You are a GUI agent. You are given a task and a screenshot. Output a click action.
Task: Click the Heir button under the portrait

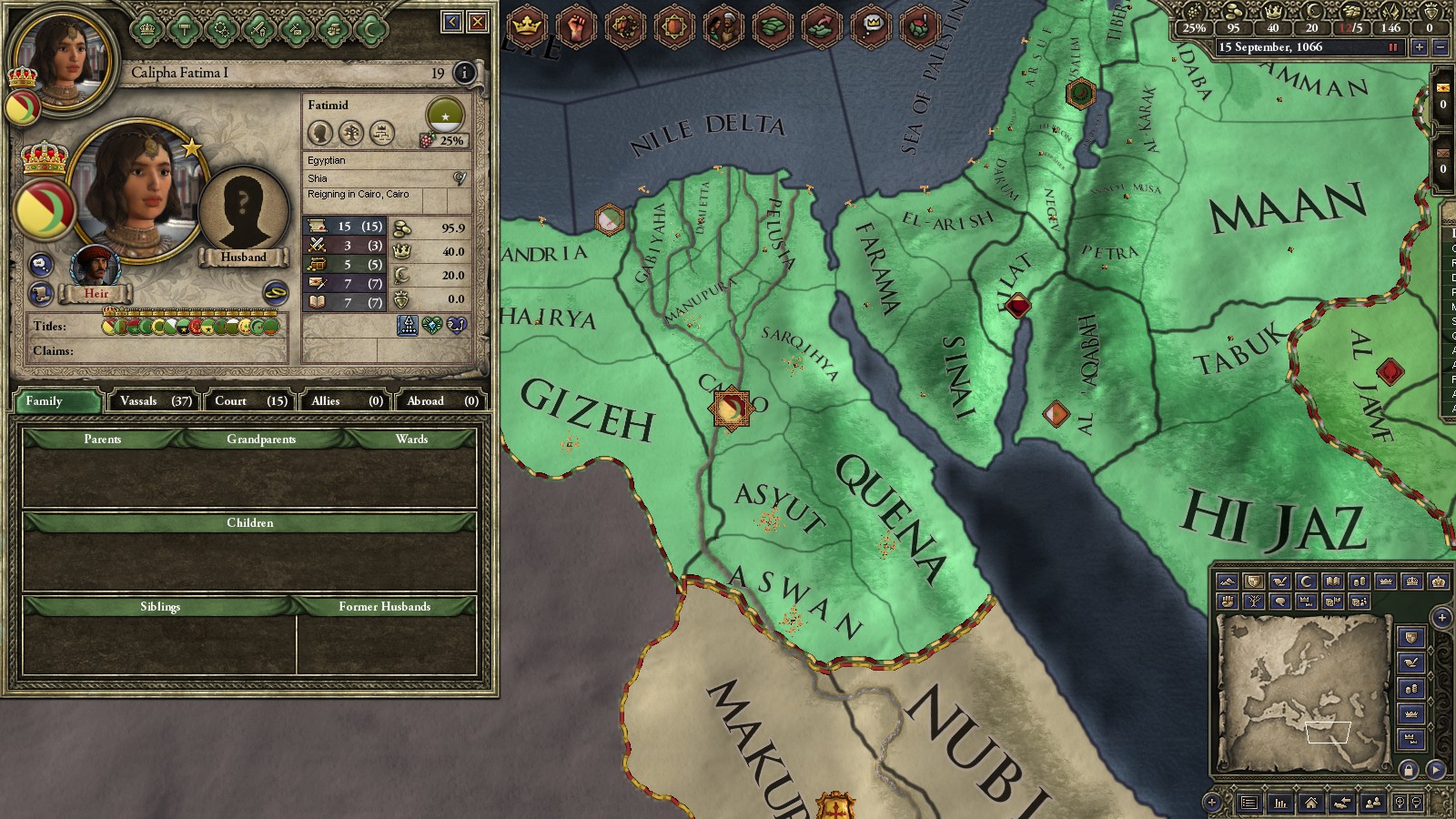(x=96, y=293)
